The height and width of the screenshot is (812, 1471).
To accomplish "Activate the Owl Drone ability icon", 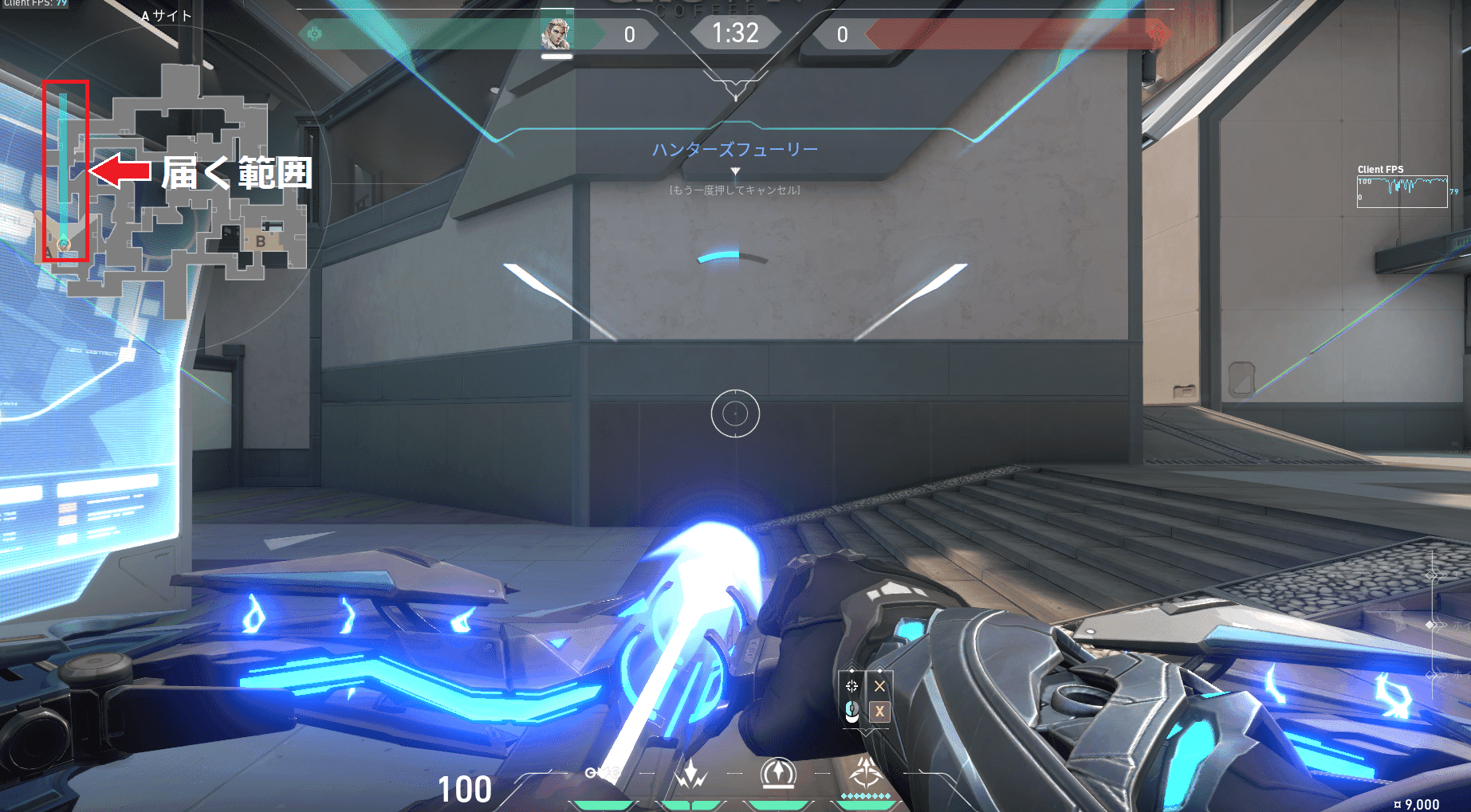I will (604, 773).
